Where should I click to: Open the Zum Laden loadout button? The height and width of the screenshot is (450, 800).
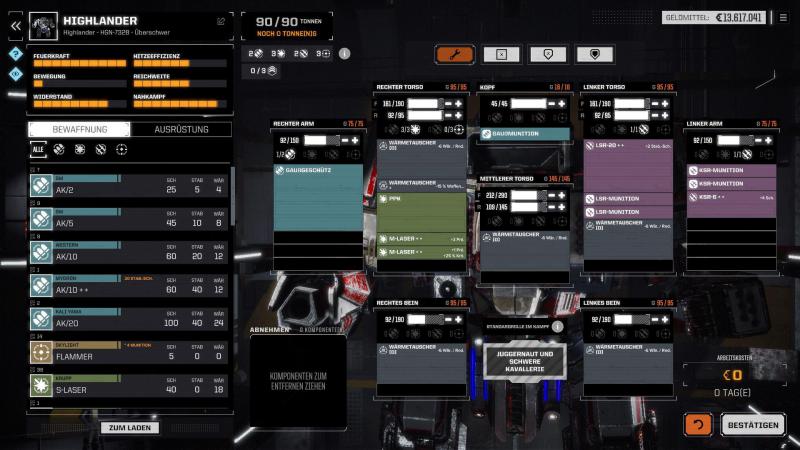129,428
